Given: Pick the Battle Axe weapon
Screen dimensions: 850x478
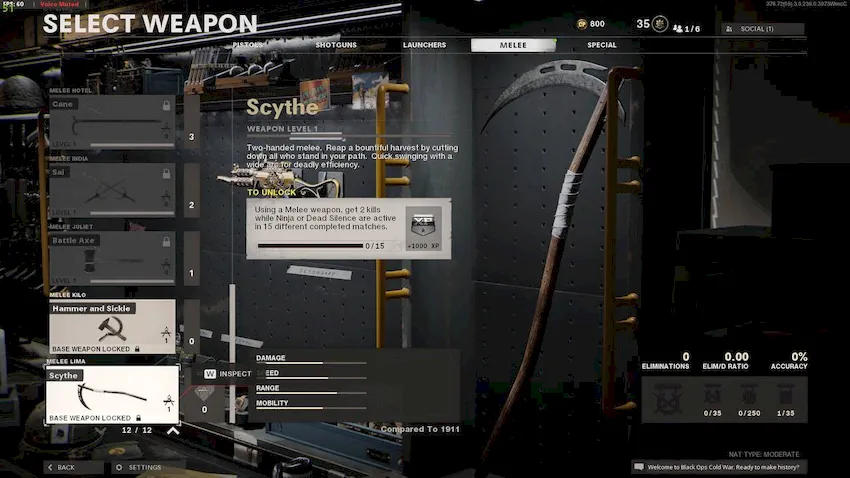Looking at the screenshot, I should [112, 258].
